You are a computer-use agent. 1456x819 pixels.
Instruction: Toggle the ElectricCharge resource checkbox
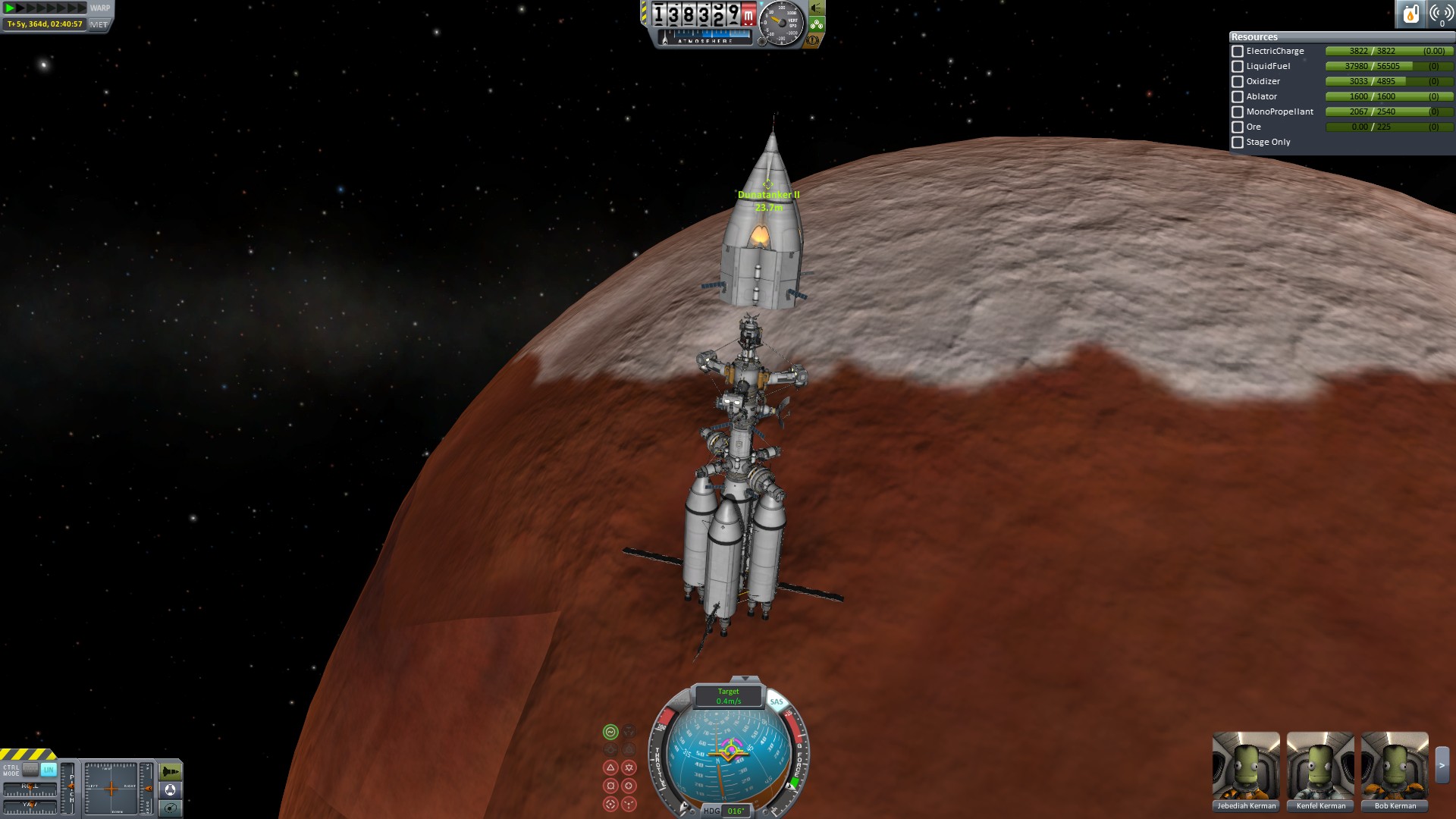pyautogui.click(x=1238, y=52)
